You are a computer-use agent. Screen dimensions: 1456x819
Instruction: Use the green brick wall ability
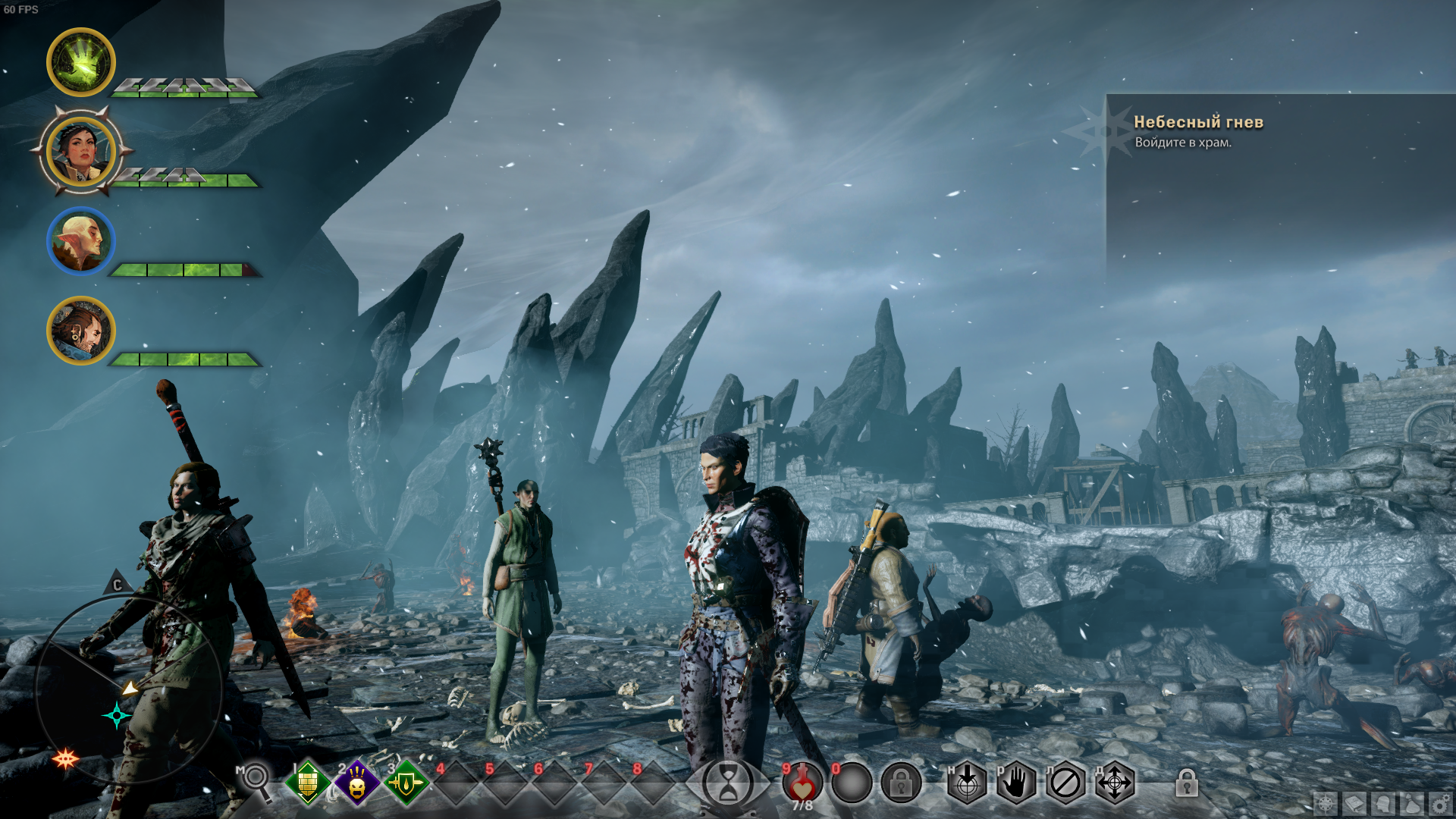coord(307,783)
